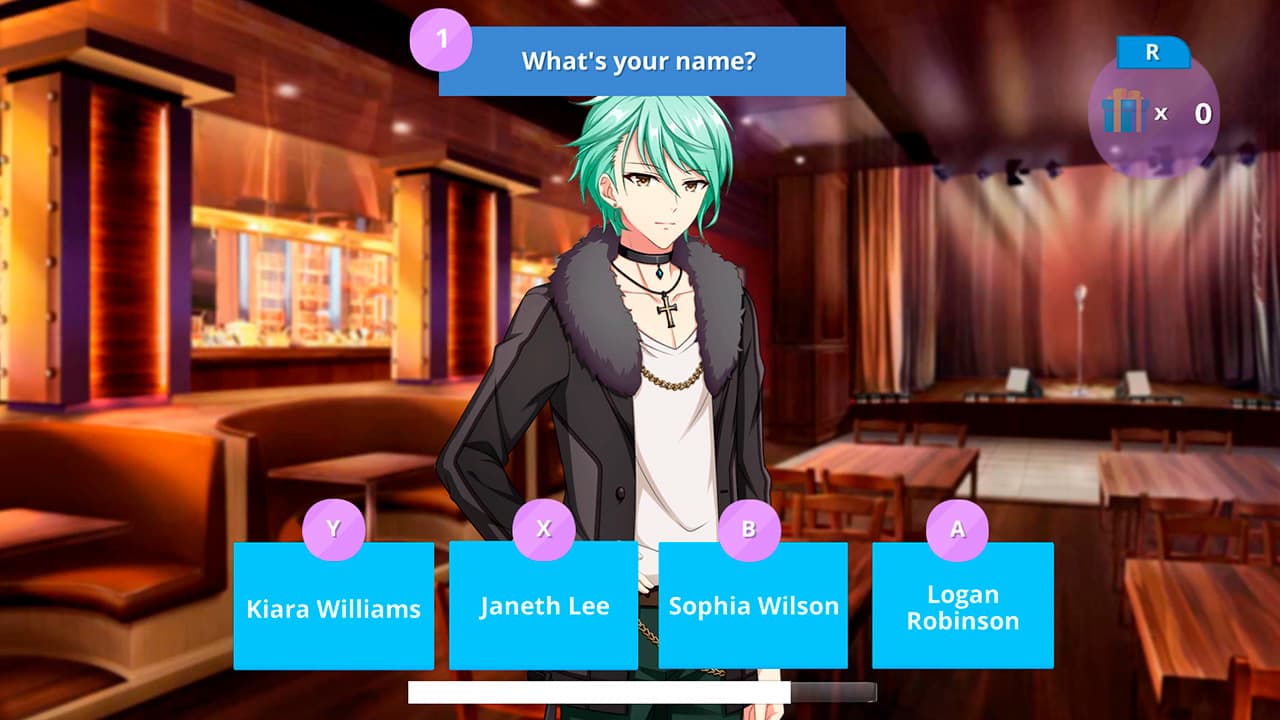This screenshot has height=720, width=1280.
Task: Open the 'What's your name?' question banner
Action: tap(641, 61)
